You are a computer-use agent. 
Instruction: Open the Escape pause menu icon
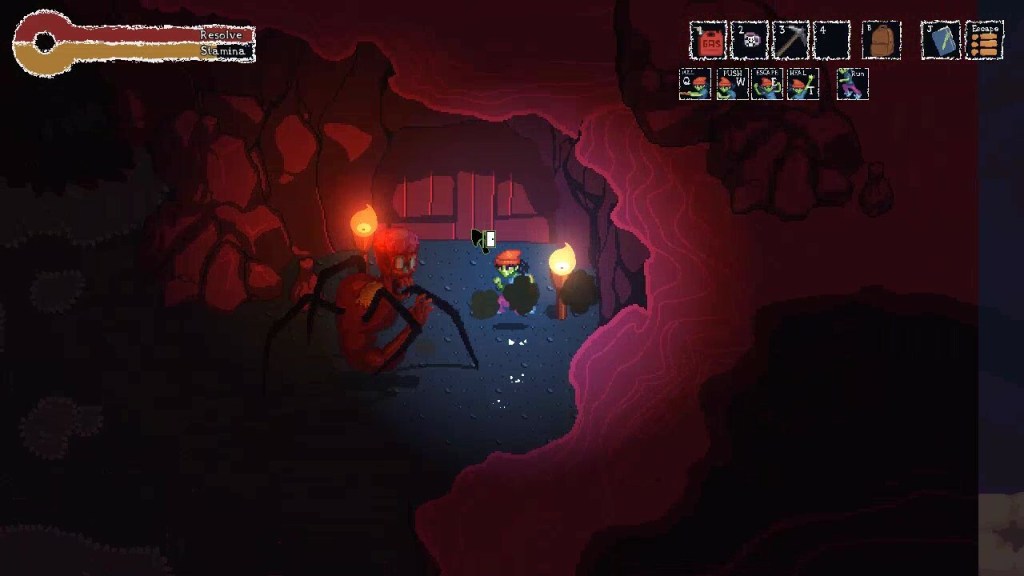(x=984, y=40)
